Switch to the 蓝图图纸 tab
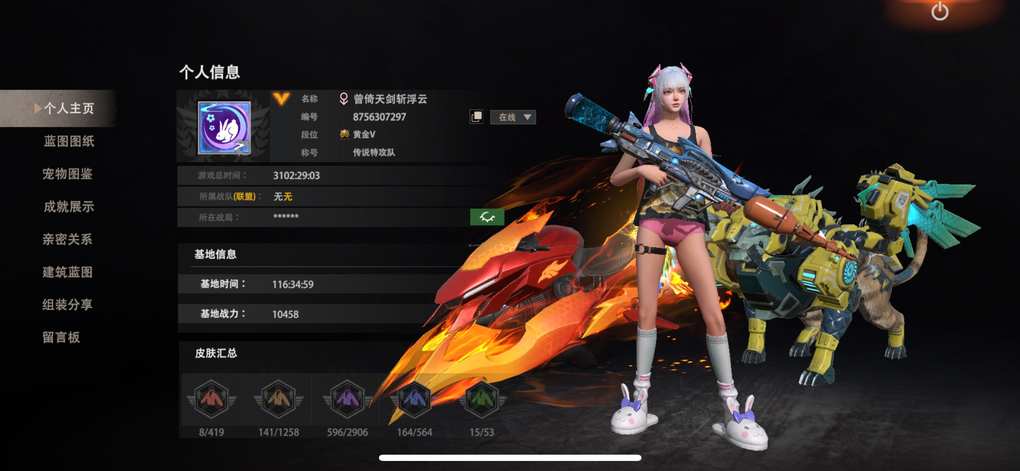The image size is (1020, 471). pyautogui.click(x=68, y=141)
